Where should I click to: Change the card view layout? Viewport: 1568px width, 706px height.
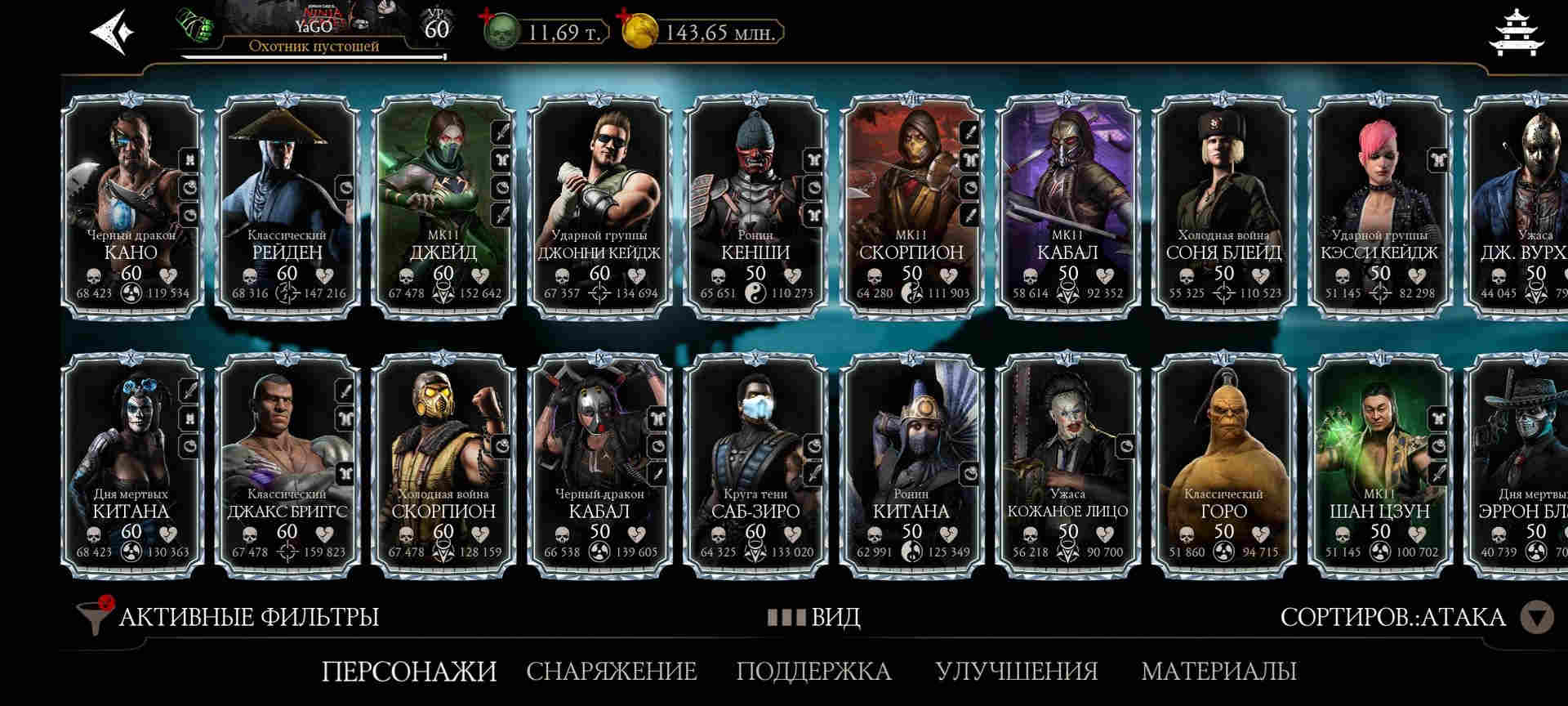click(x=813, y=617)
